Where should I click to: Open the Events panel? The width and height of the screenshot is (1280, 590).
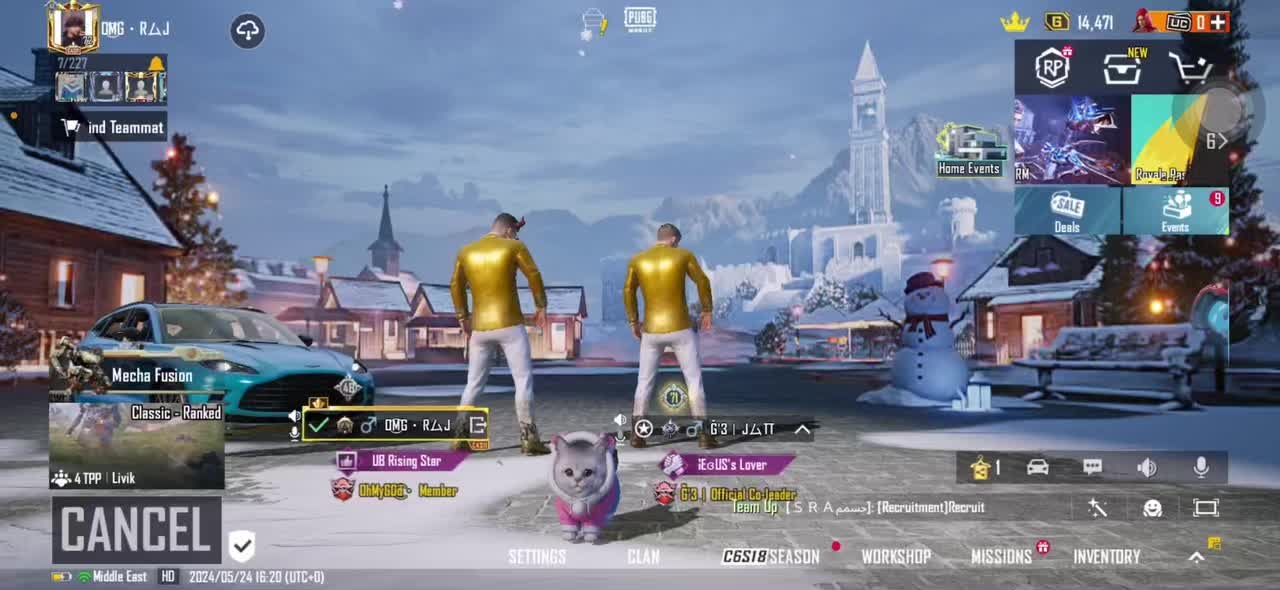[1175, 211]
